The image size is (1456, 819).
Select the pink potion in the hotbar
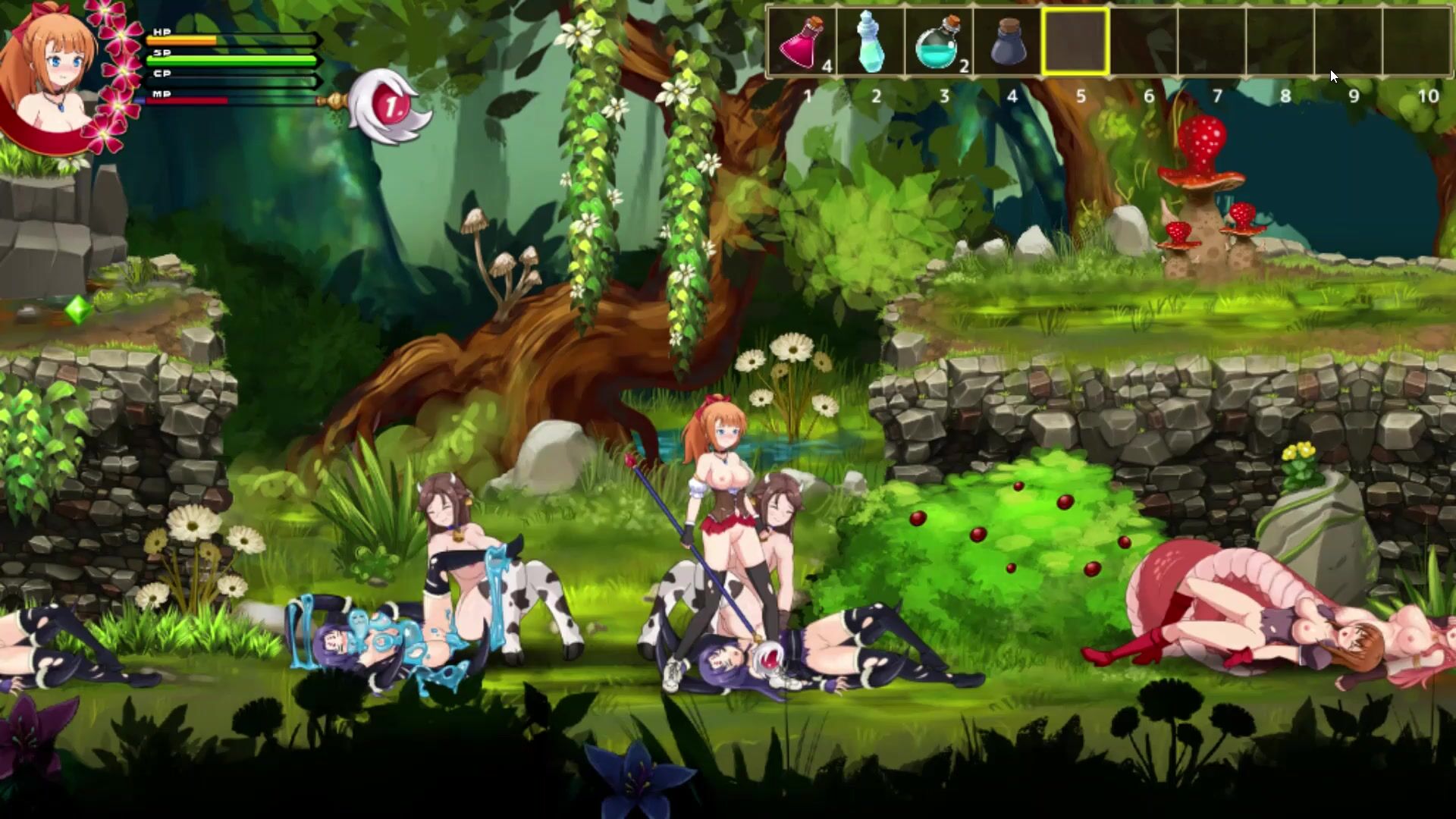802,42
